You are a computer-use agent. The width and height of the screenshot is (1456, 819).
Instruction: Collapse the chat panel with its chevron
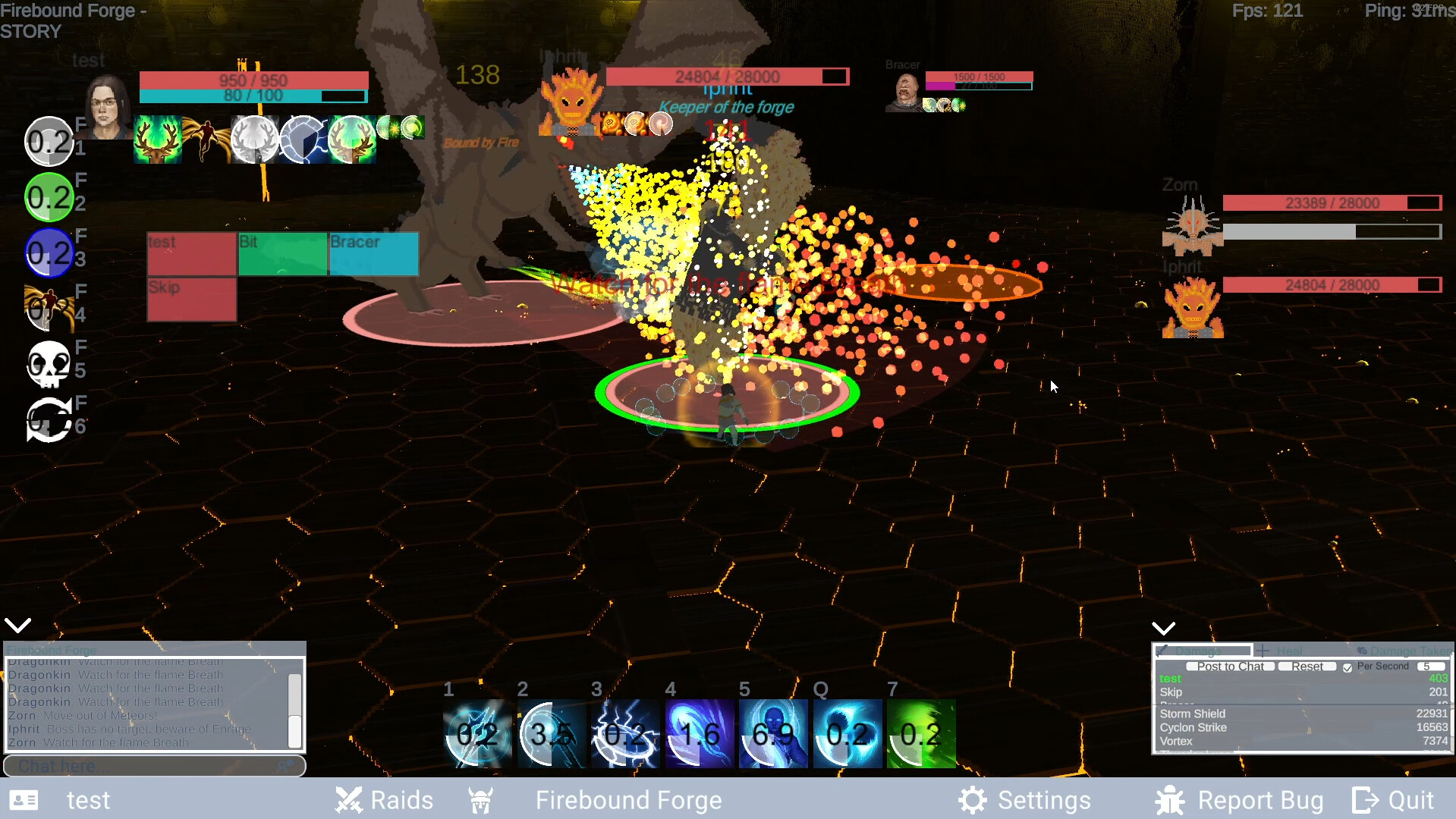tap(17, 624)
